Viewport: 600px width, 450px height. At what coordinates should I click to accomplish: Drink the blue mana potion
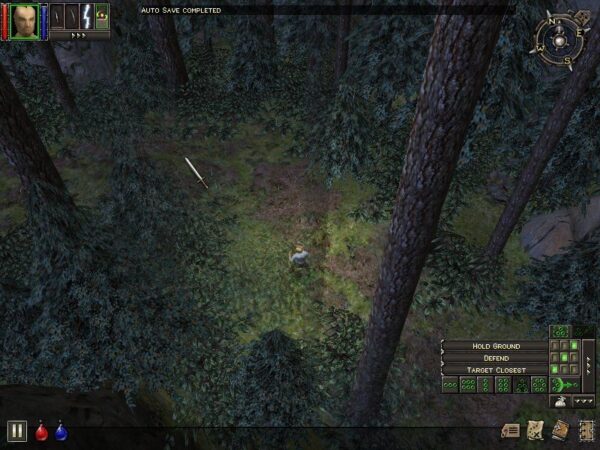(61, 432)
